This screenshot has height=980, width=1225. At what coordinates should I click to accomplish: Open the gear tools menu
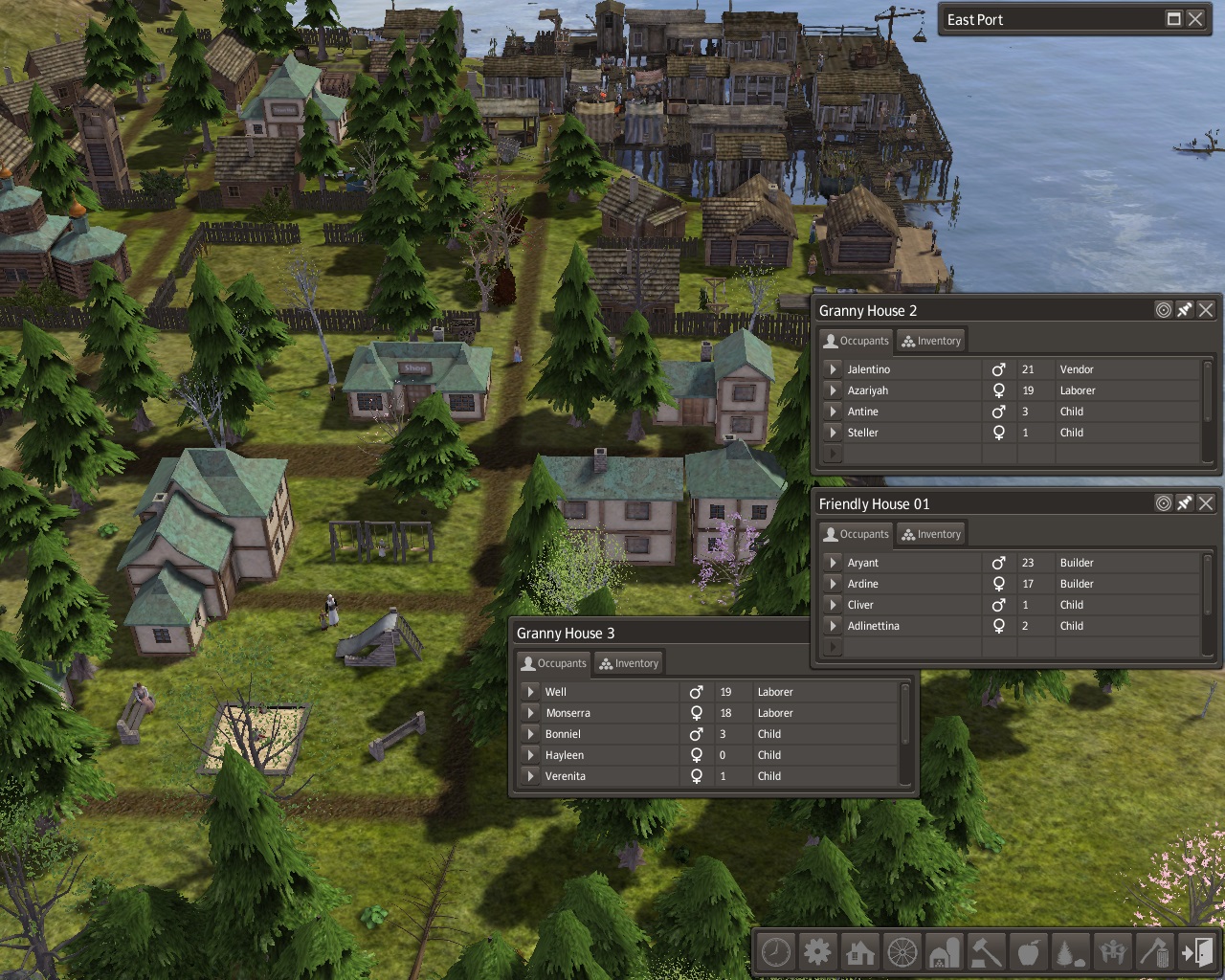tap(818, 952)
